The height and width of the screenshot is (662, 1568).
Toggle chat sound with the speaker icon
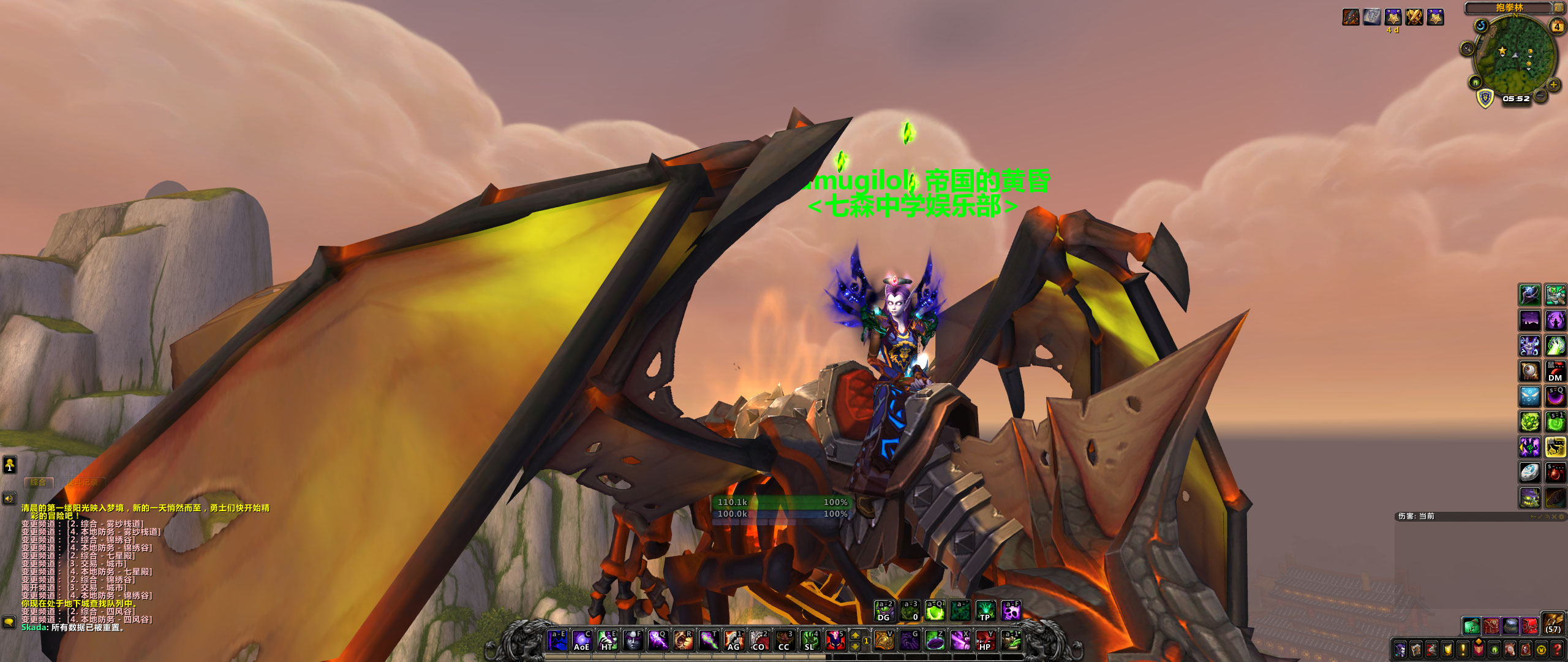click(x=9, y=498)
